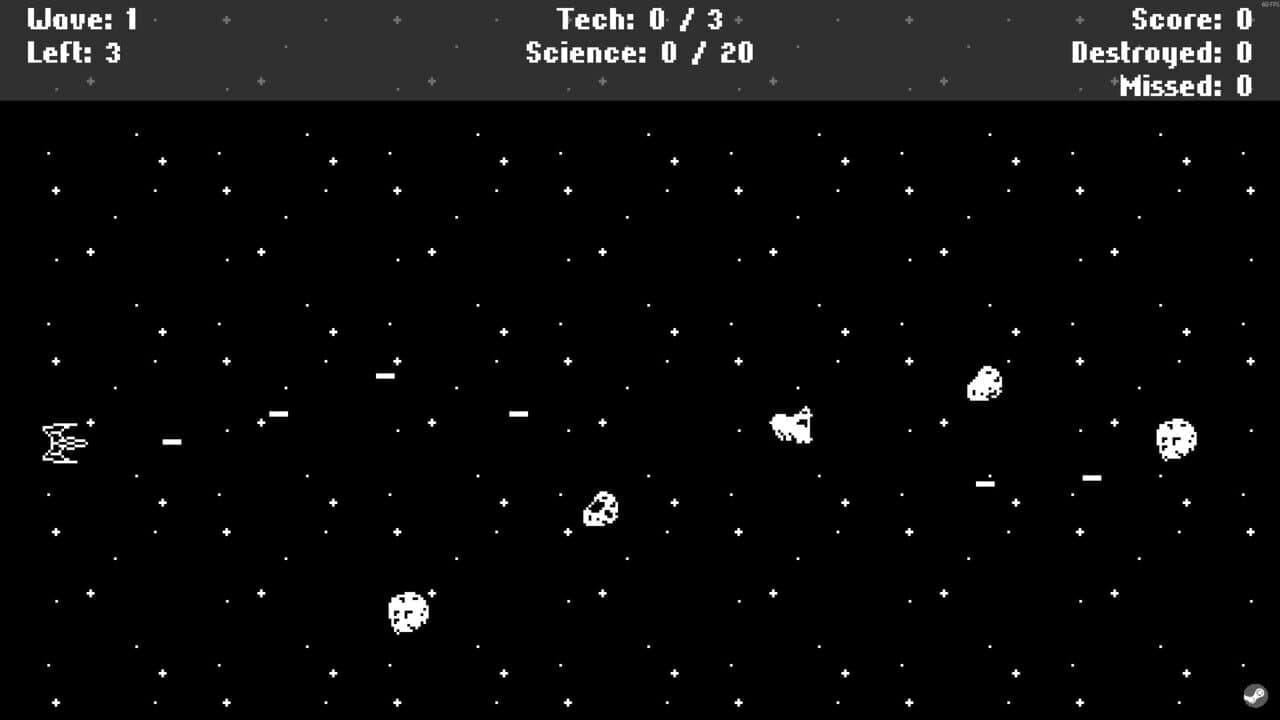Click the Science: 0 / 20 progress readout
This screenshot has width=1280, height=720.
(640, 53)
